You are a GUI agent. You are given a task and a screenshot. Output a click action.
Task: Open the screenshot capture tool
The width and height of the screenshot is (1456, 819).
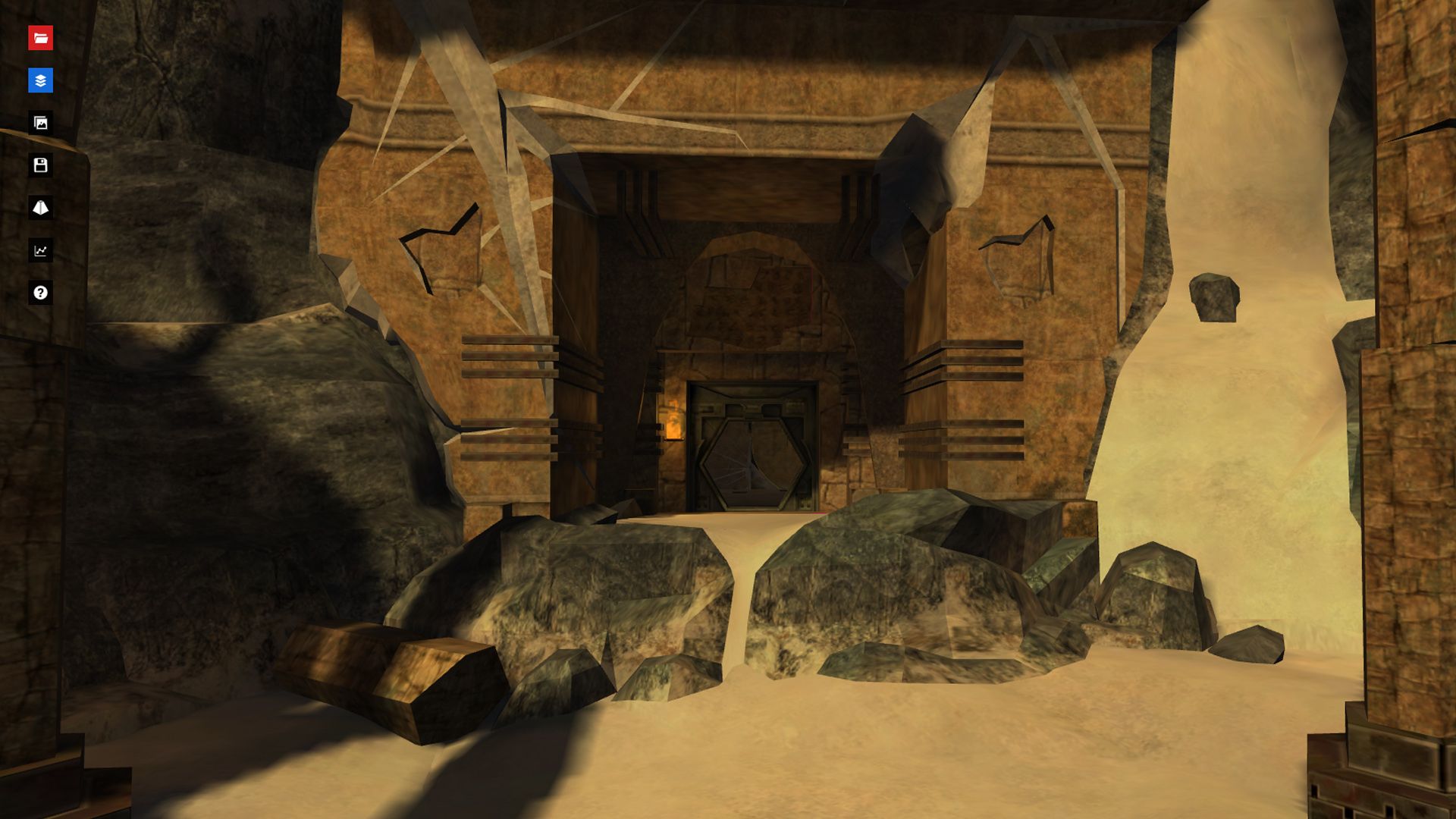coord(42,121)
